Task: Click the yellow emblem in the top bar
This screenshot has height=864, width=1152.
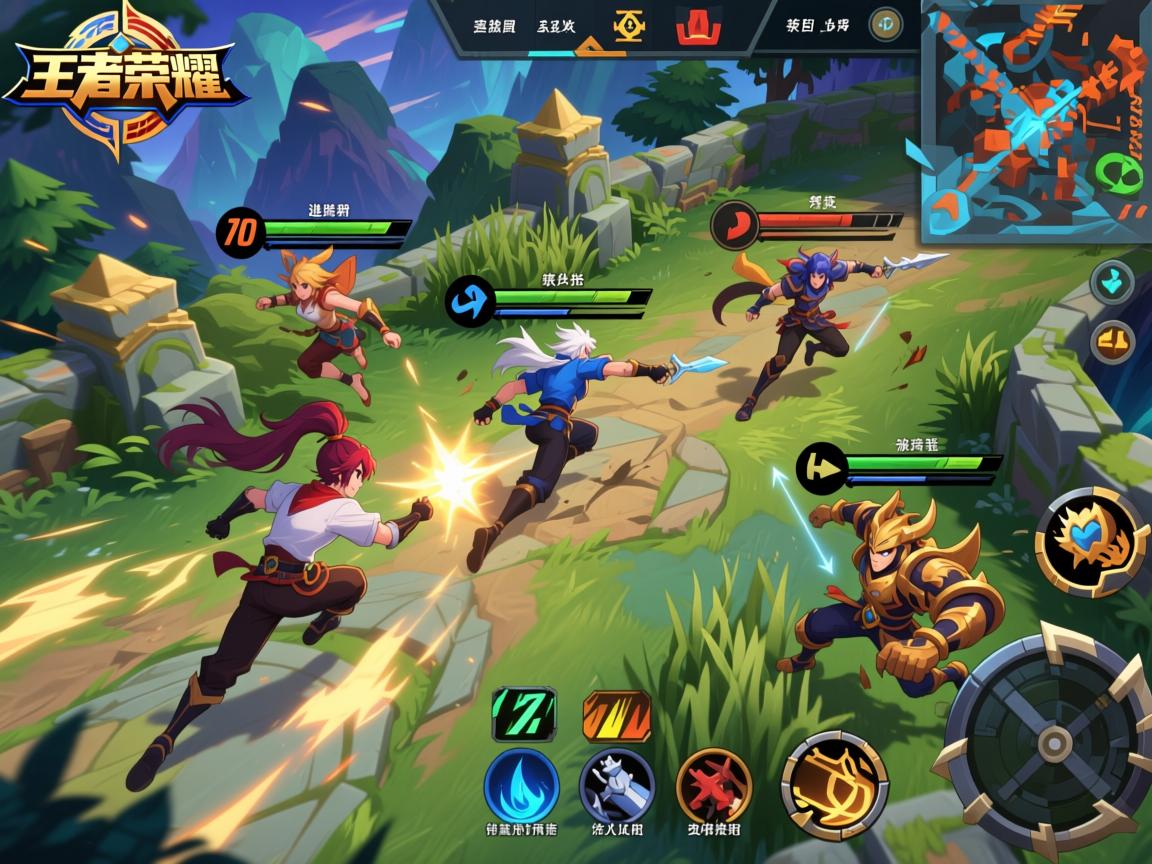Action: 629,27
